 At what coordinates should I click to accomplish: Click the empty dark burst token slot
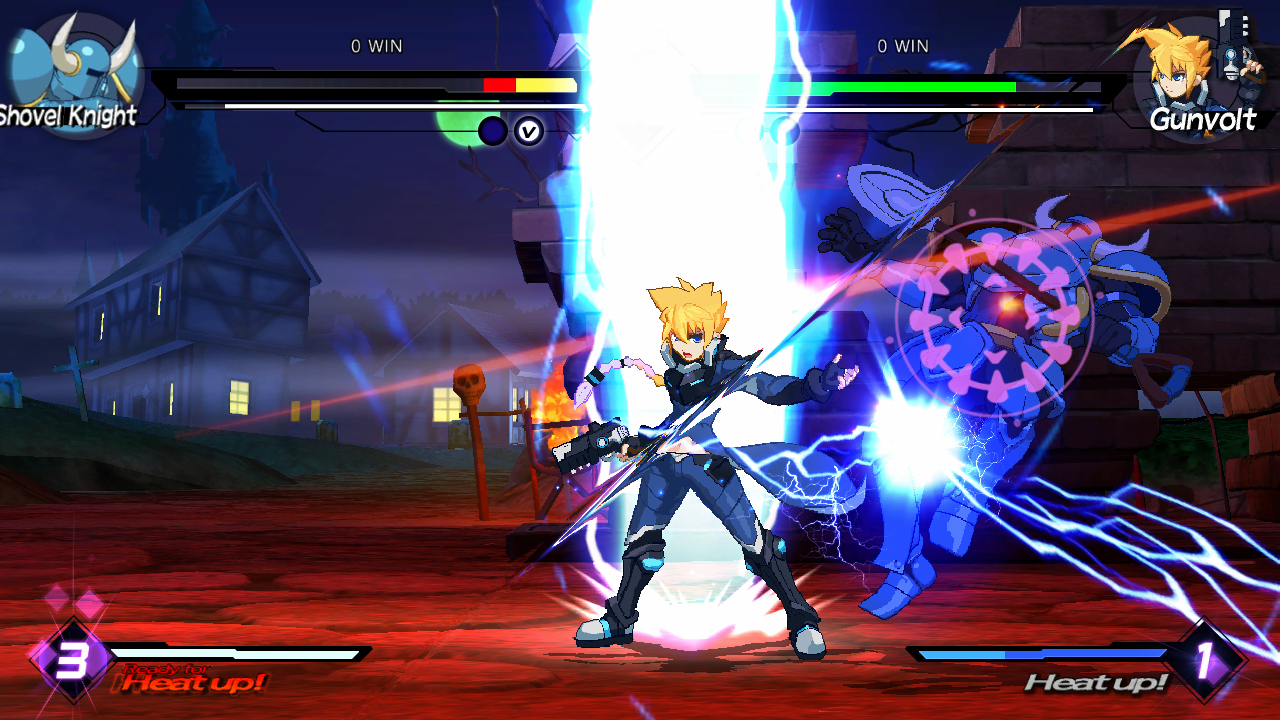point(491,129)
